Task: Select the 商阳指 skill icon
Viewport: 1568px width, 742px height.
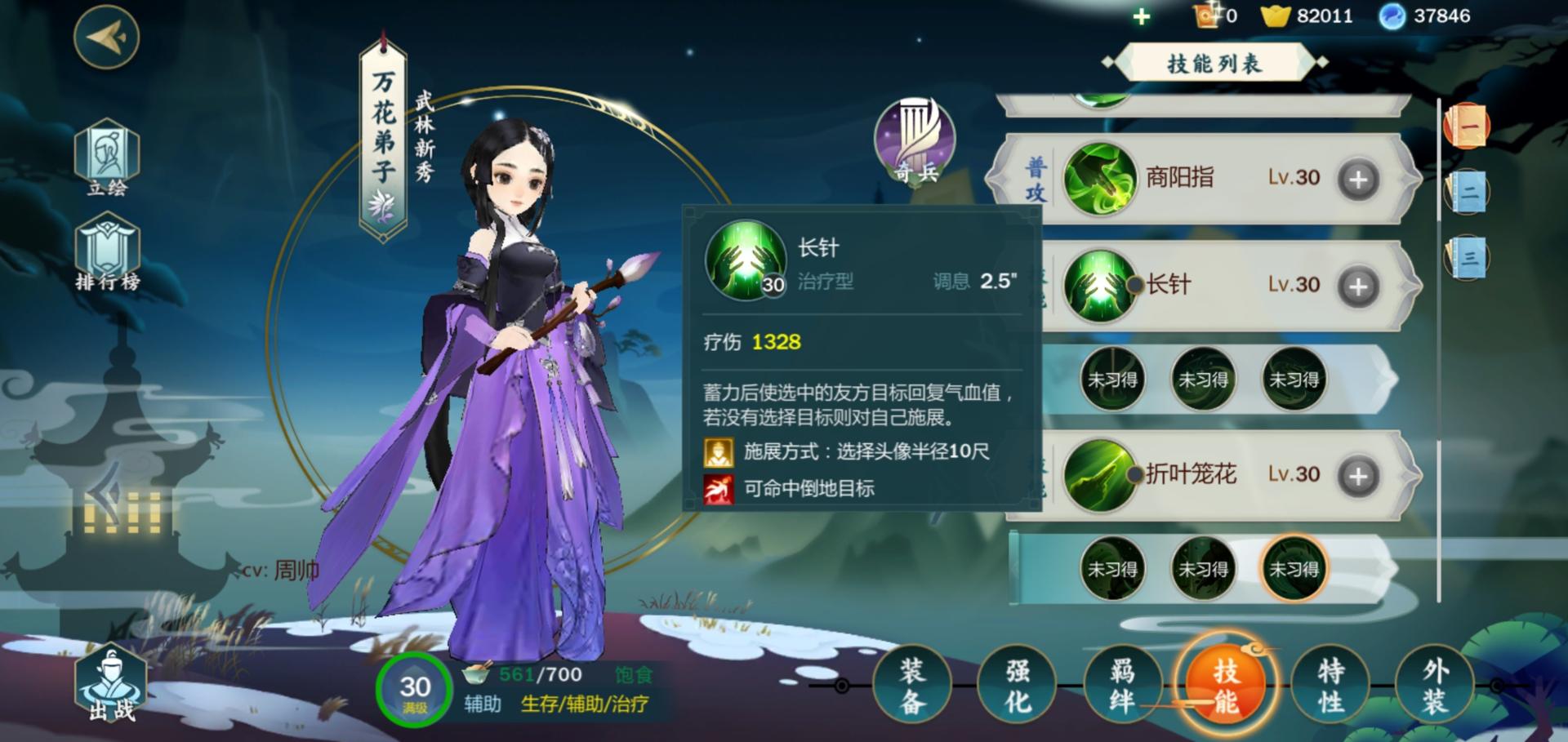Action: coord(1098,178)
